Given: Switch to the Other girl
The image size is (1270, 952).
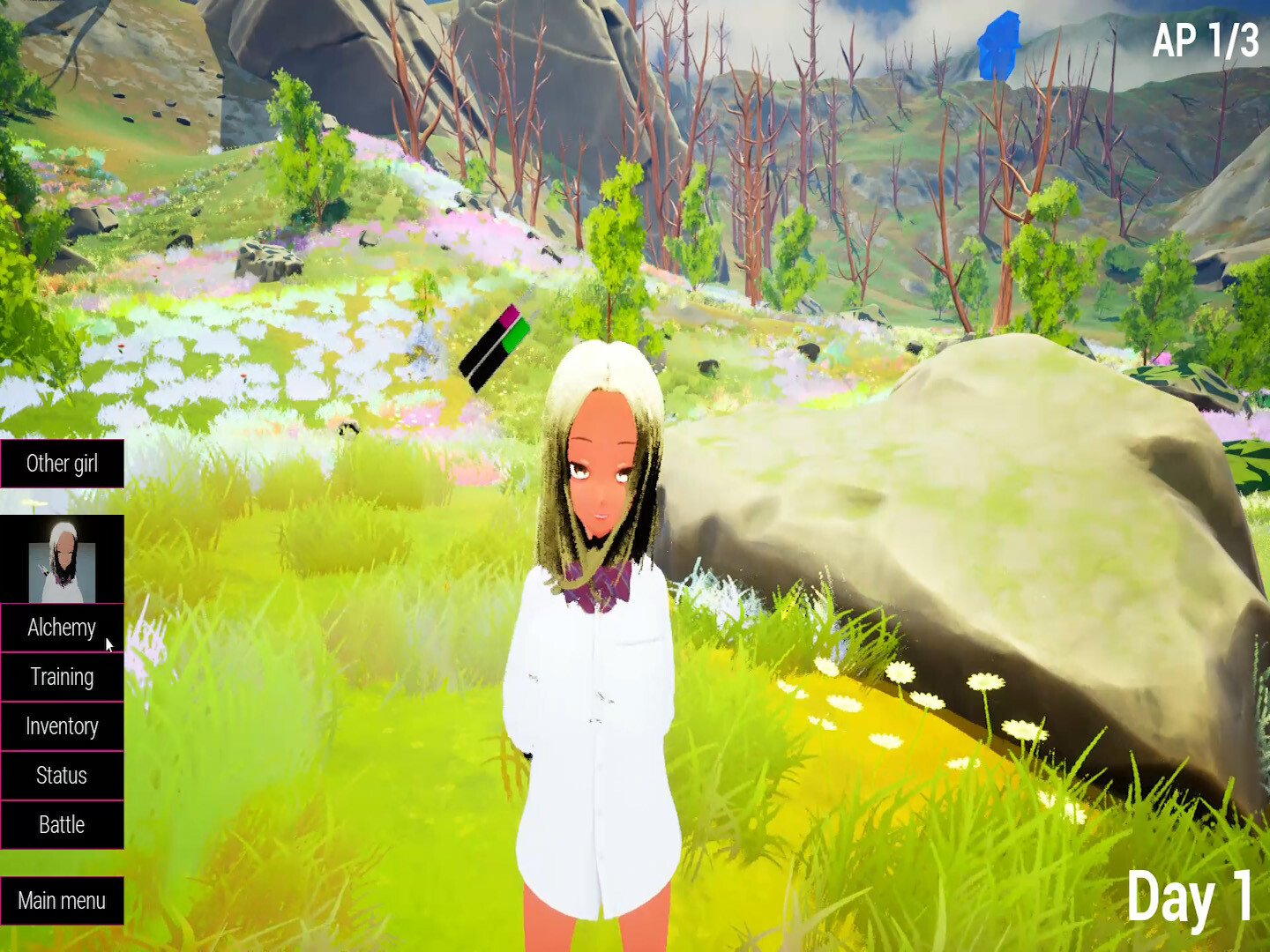Looking at the screenshot, I should 62,463.
